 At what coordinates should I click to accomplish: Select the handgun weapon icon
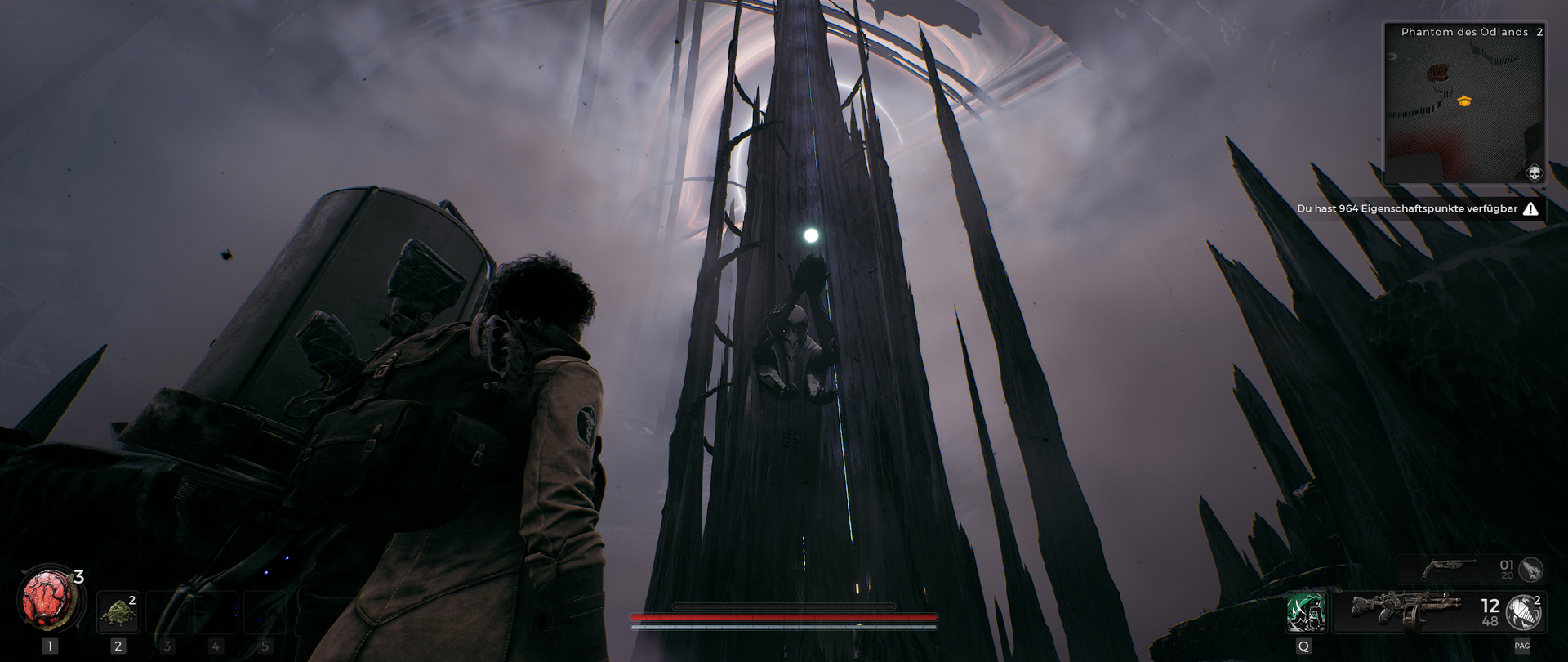coord(1450,566)
